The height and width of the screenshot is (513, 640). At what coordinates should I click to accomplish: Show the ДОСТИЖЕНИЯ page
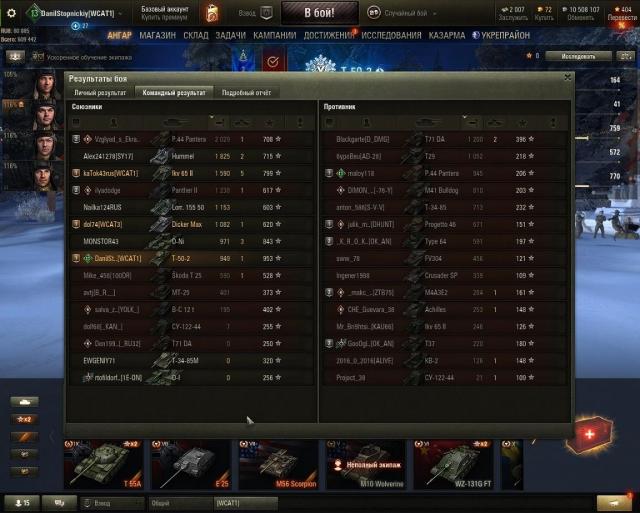point(329,35)
